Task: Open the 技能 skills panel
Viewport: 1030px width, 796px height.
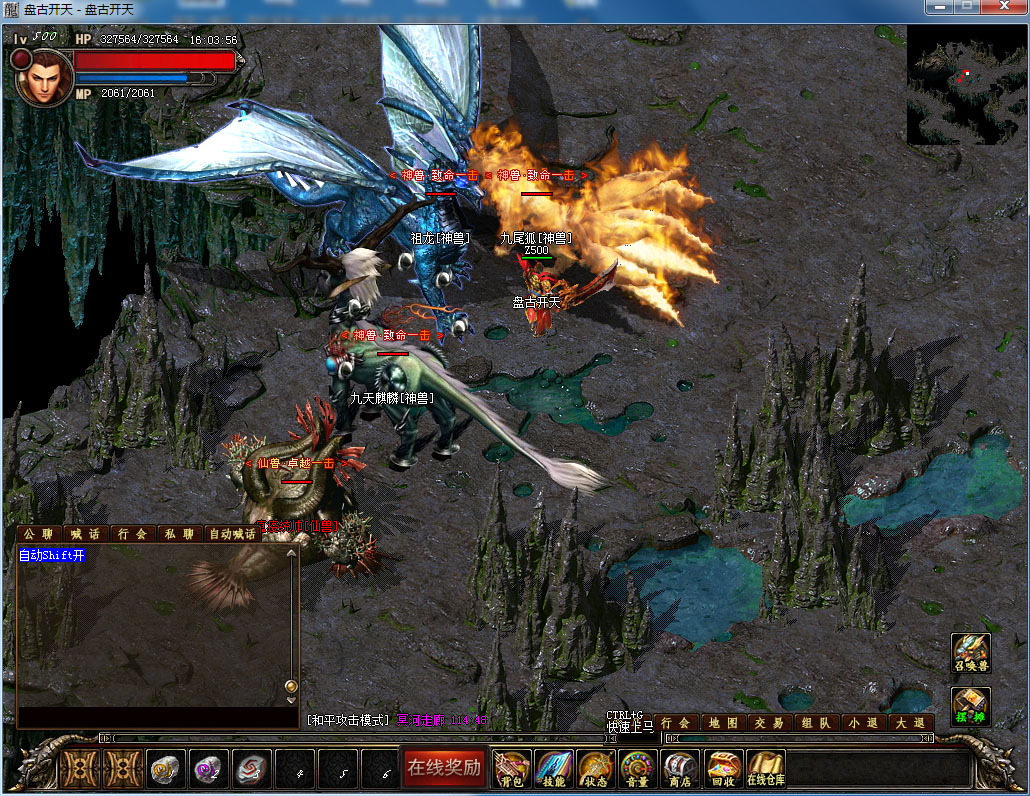Action: point(554,769)
